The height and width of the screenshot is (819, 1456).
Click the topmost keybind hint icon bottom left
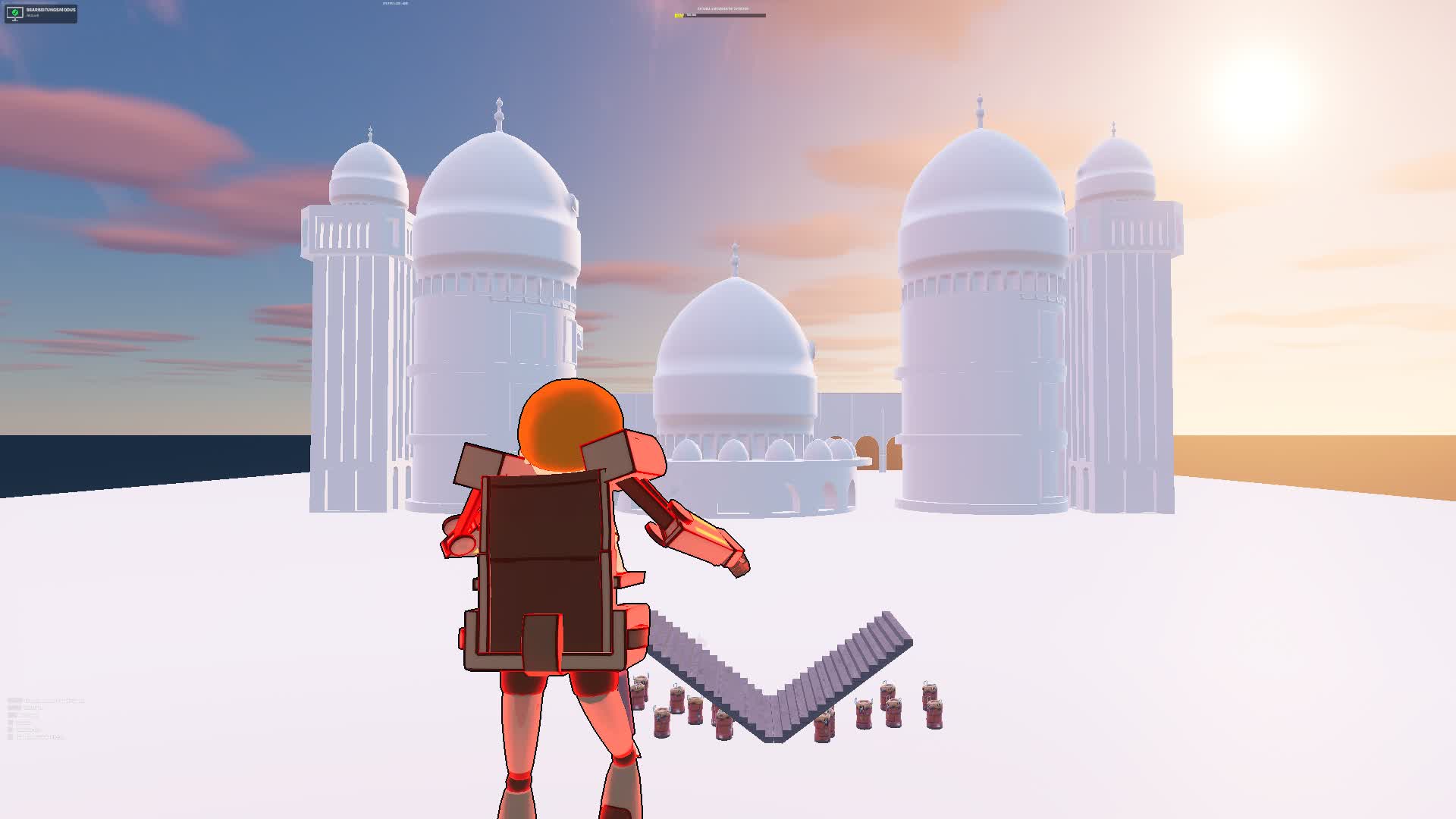(11, 701)
